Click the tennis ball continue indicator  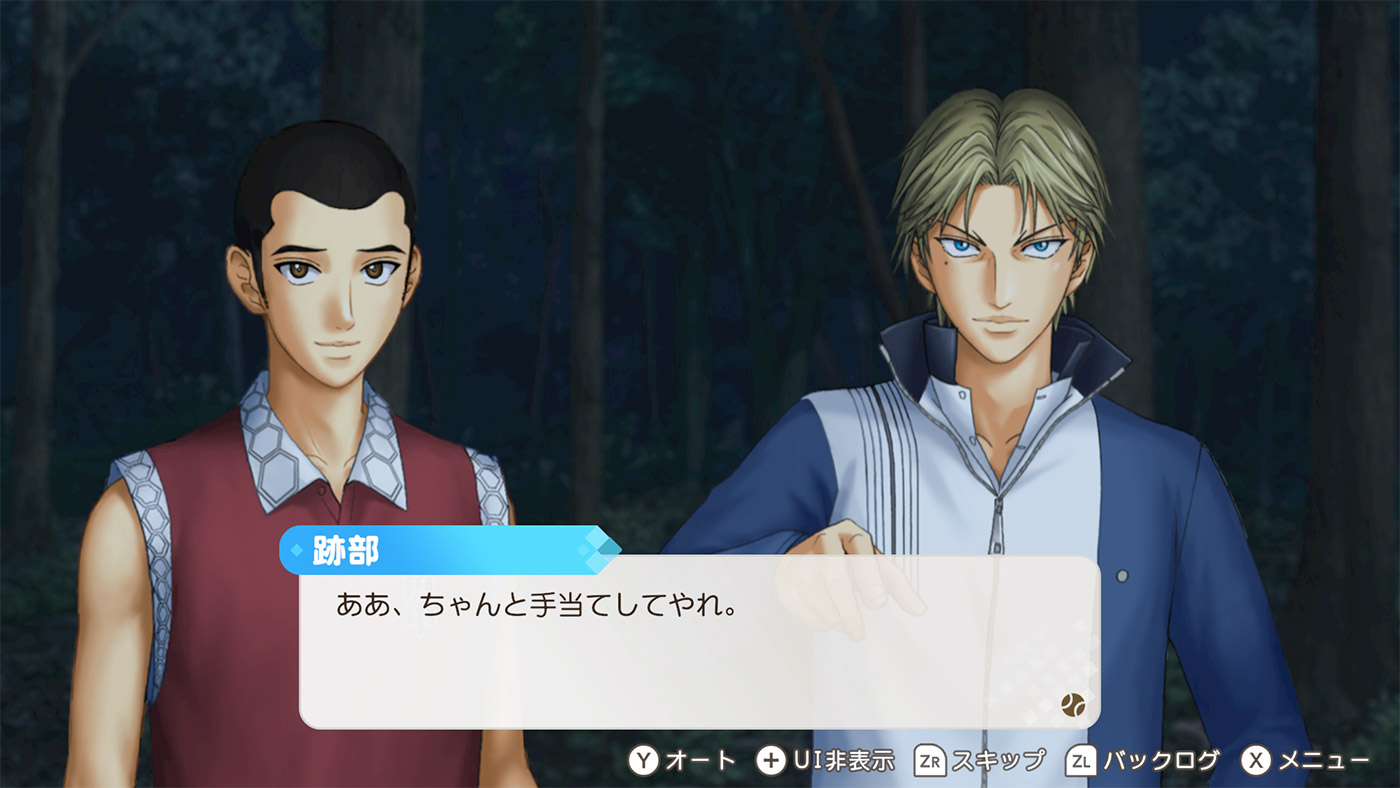click(x=1072, y=704)
